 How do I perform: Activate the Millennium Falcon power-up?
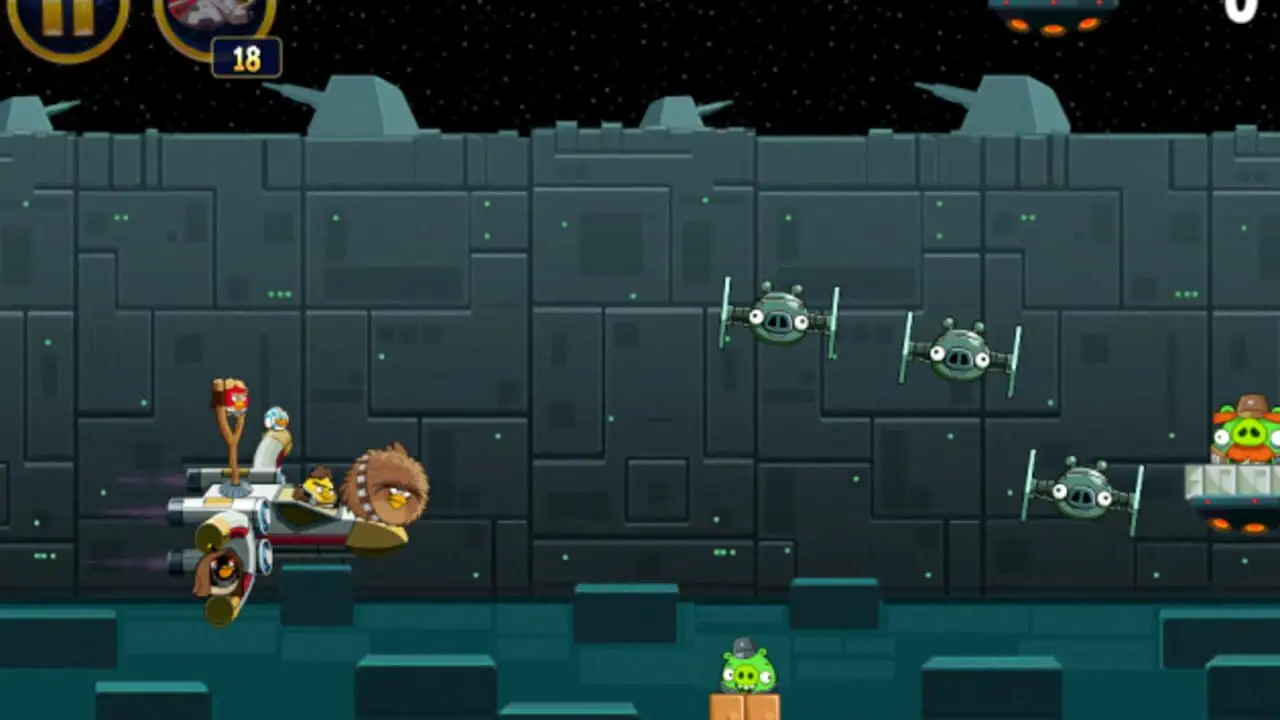click(215, 20)
